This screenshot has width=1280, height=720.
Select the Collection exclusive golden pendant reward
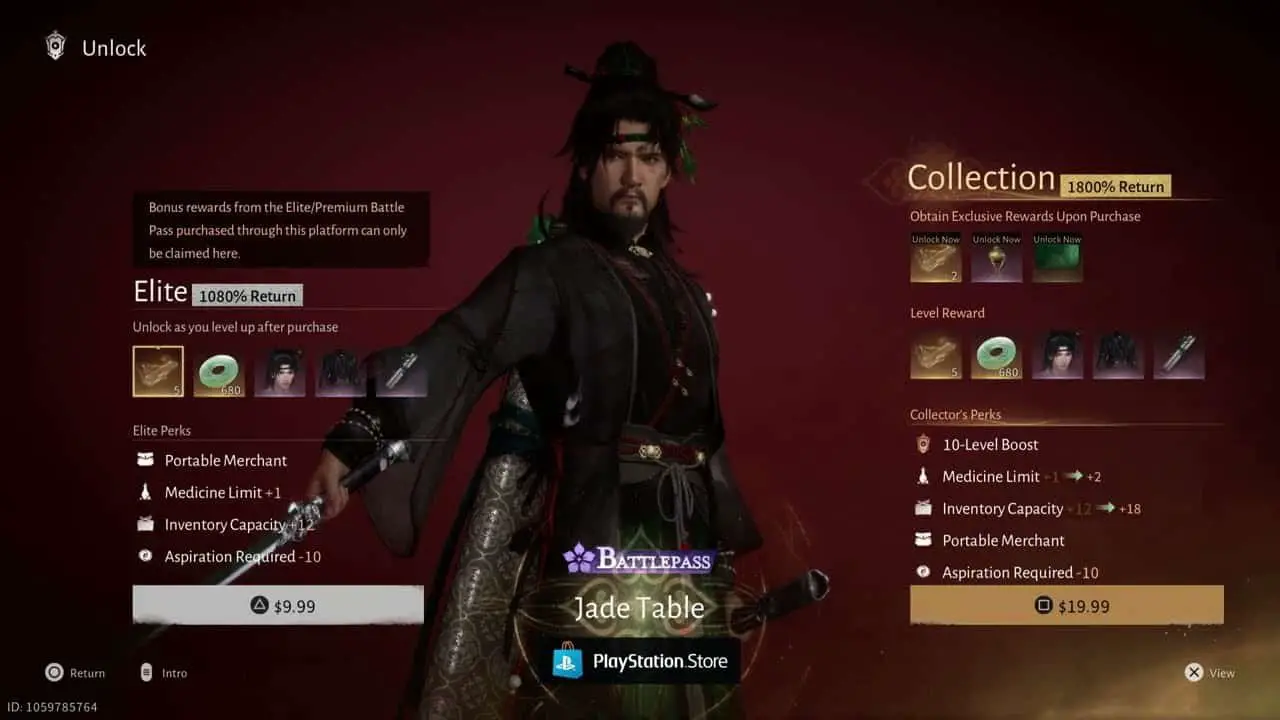coord(997,258)
